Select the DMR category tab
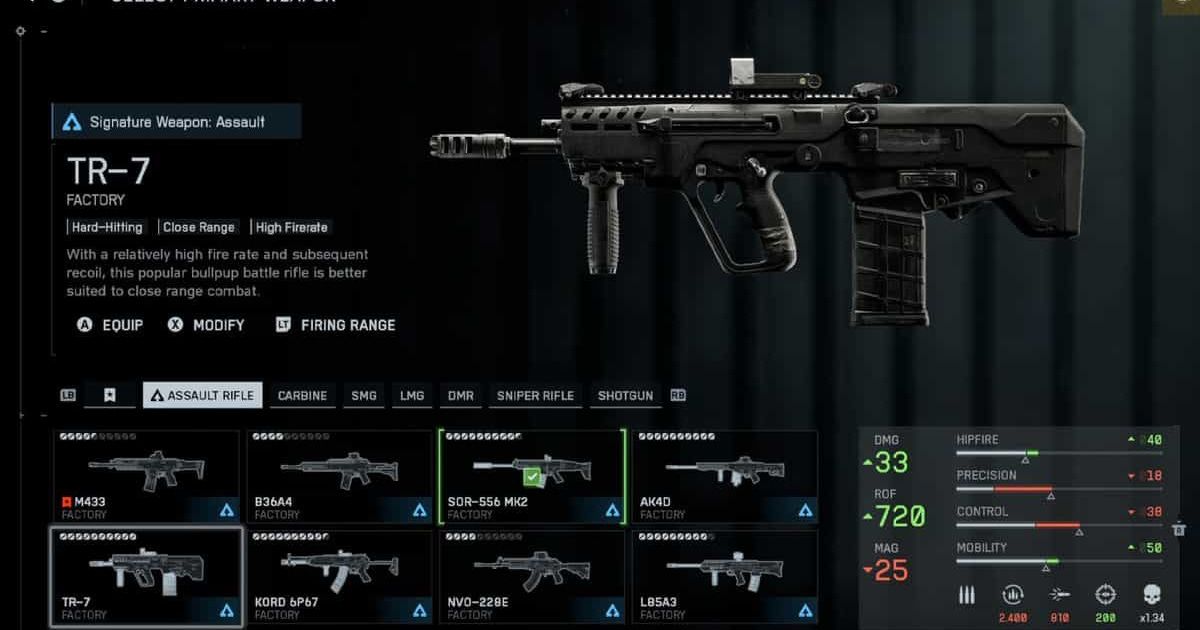Screen dimensions: 1200x630 [x=461, y=395]
